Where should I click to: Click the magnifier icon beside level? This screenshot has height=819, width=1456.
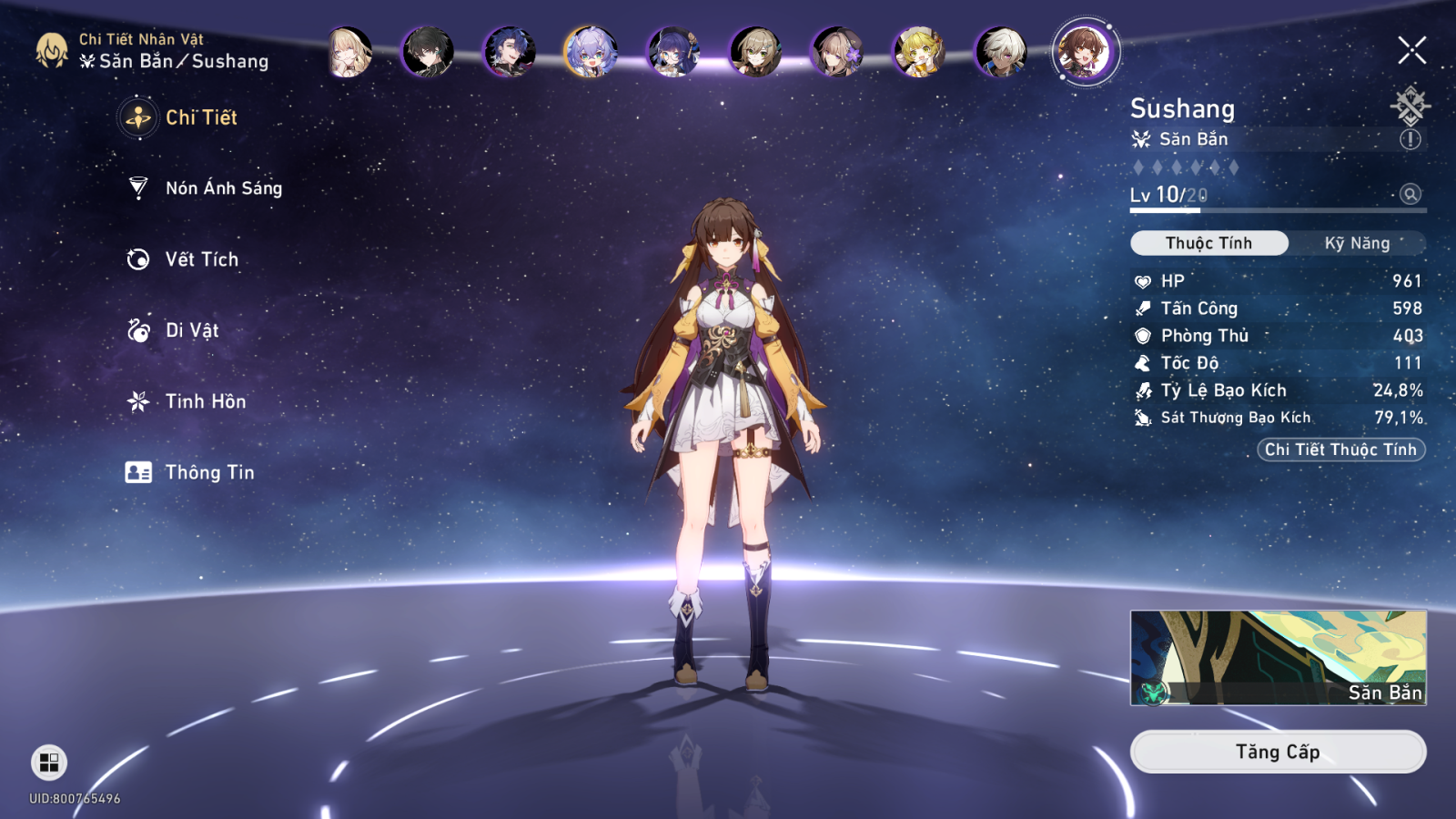tap(1410, 194)
